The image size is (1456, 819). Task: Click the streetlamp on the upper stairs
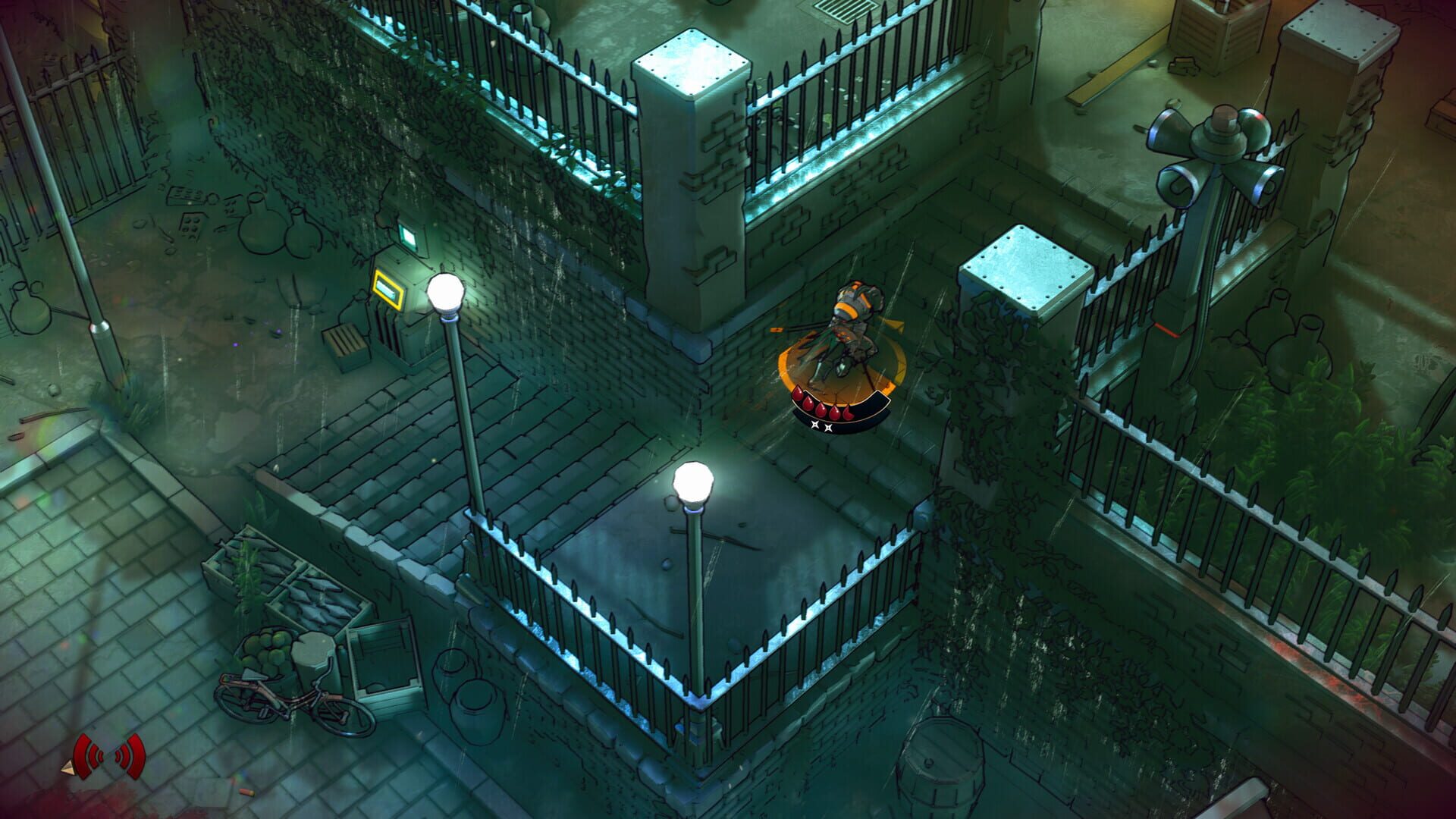point(447,290)
